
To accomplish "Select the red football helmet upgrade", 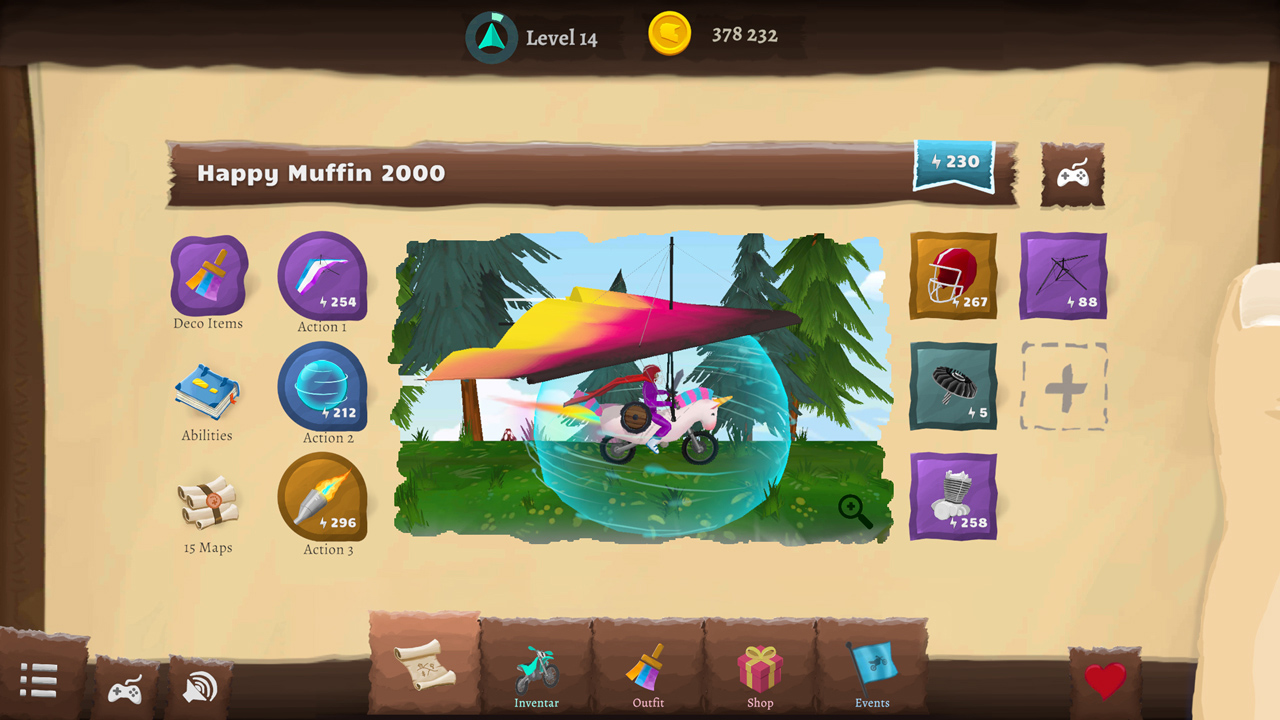I will (x=951, y=276).
